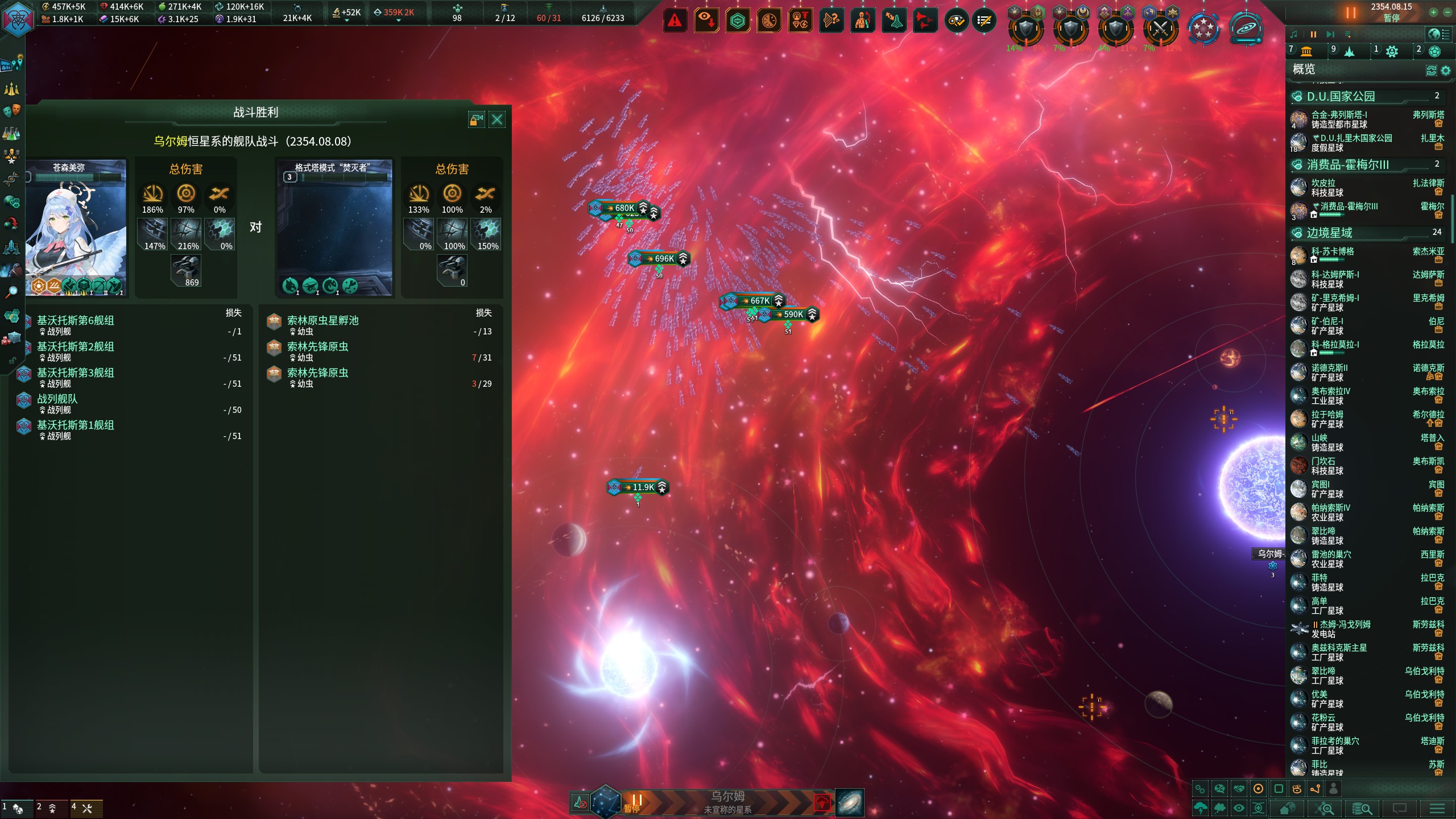Screen dimensions: 1456x819
Task: Open the galaxy map view button
Action: click(850, 803)
